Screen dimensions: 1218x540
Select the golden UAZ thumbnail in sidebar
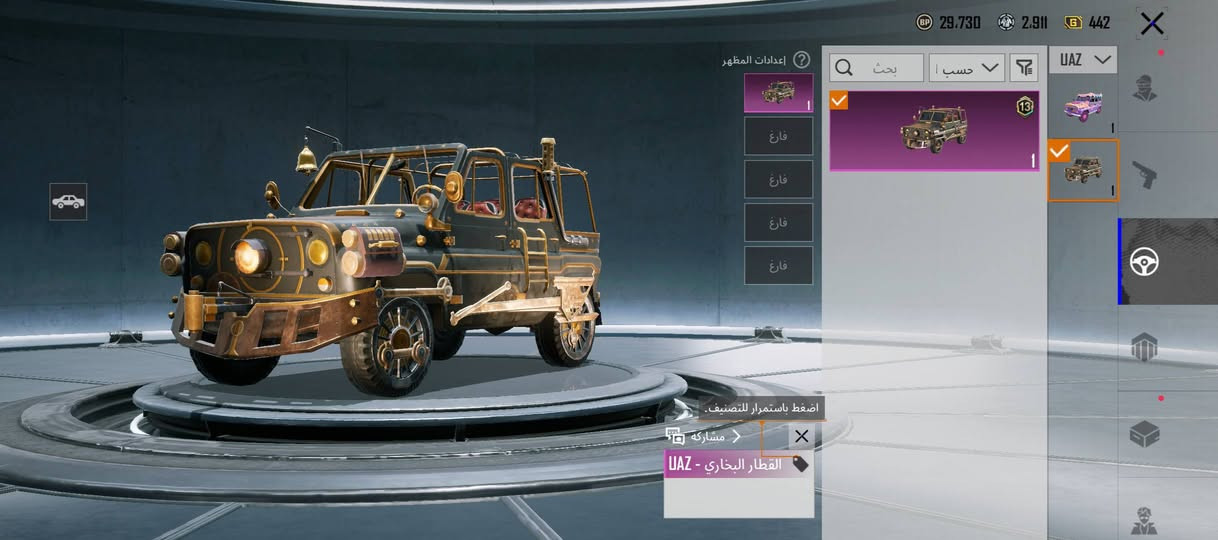[1082, 170]
